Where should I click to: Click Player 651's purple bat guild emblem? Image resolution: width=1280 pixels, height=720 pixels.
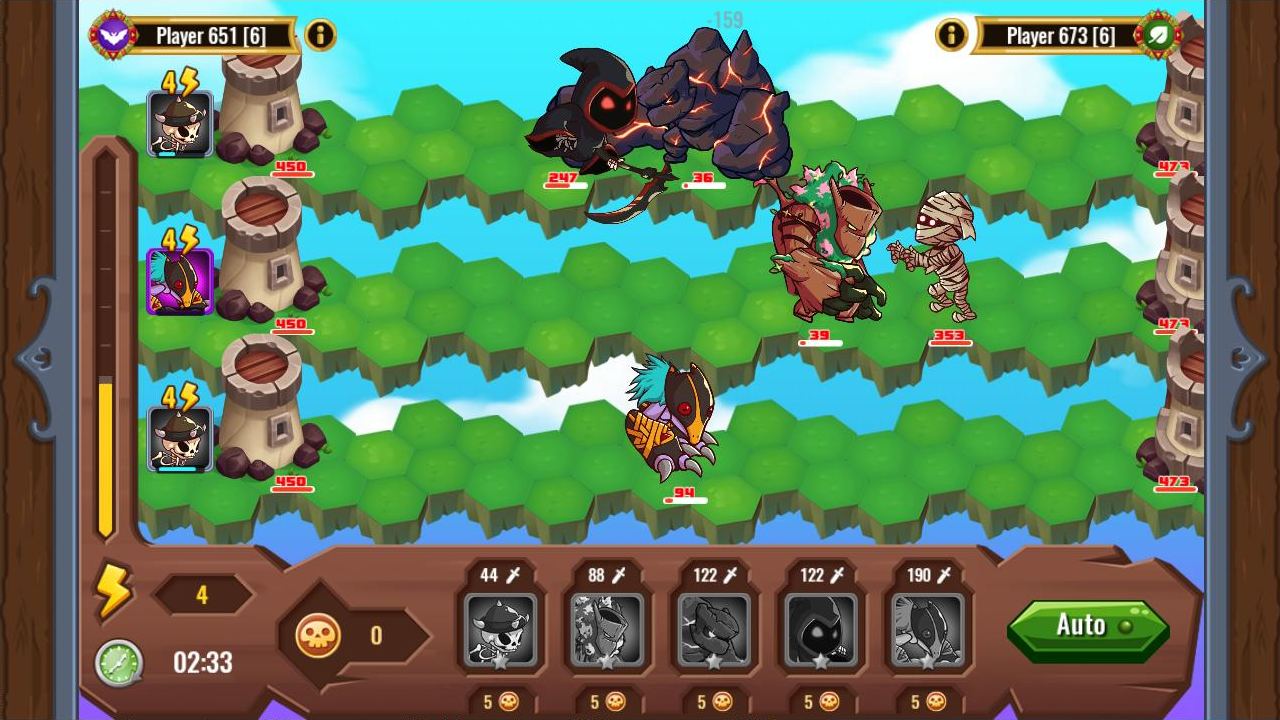pos(113,33)
